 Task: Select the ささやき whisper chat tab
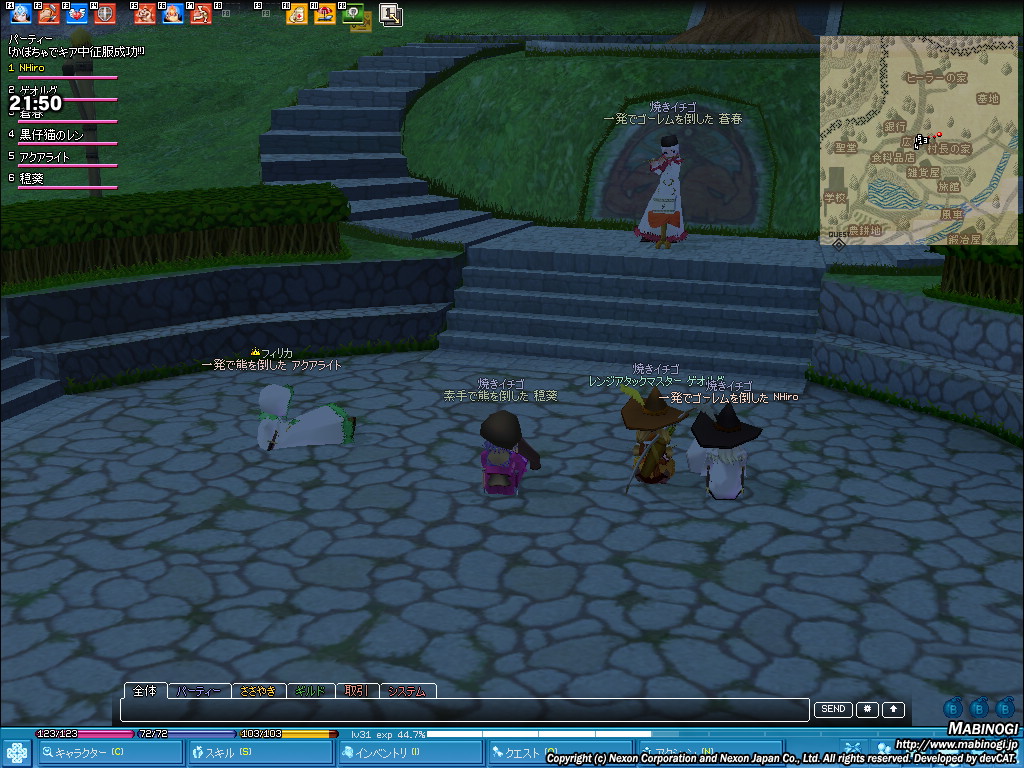pos(258,691)
